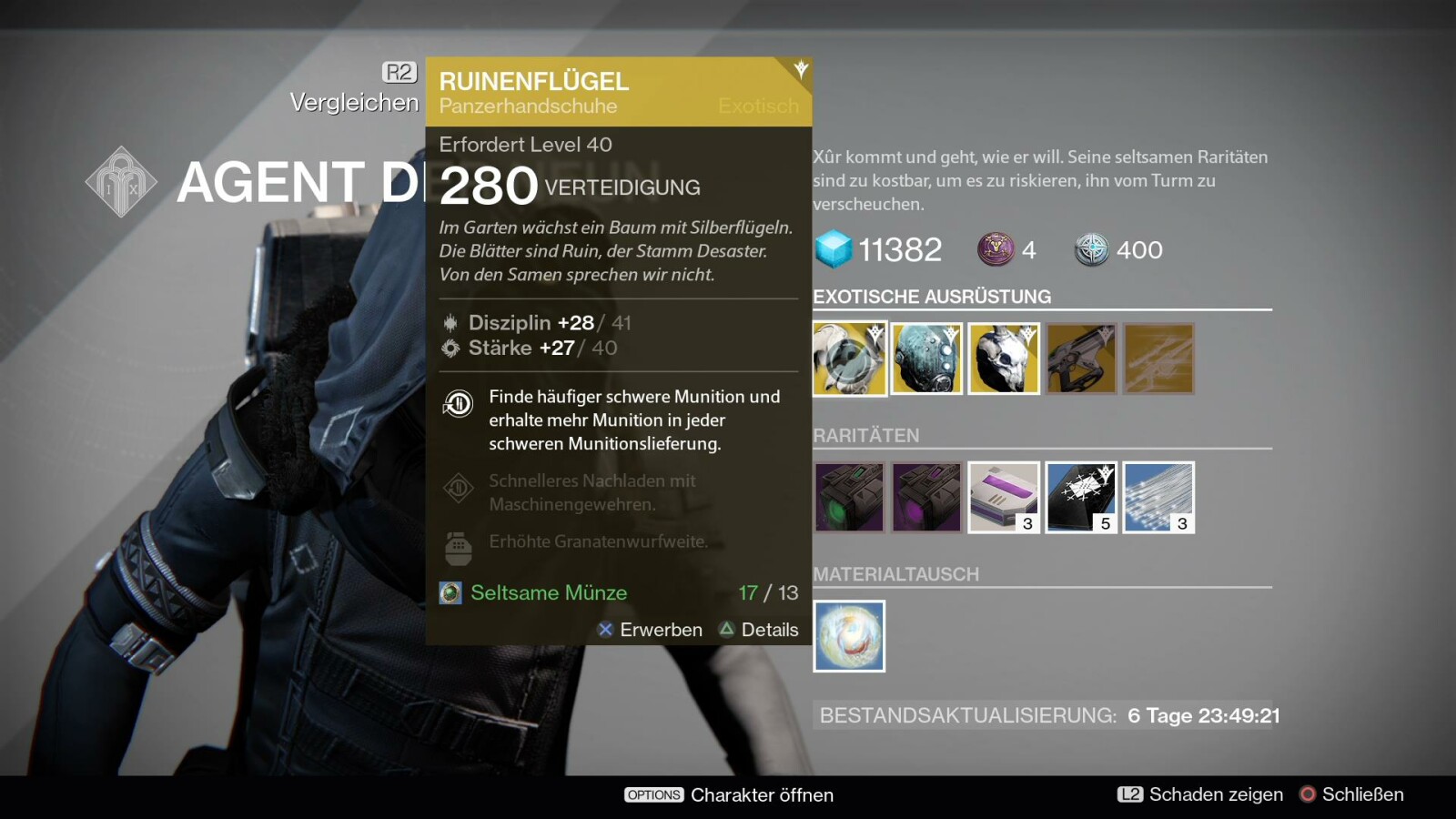Viewport: 1456px width, 819px height.
Task: Select the Ruinenflügel gauntlets item
Action: 849,359
